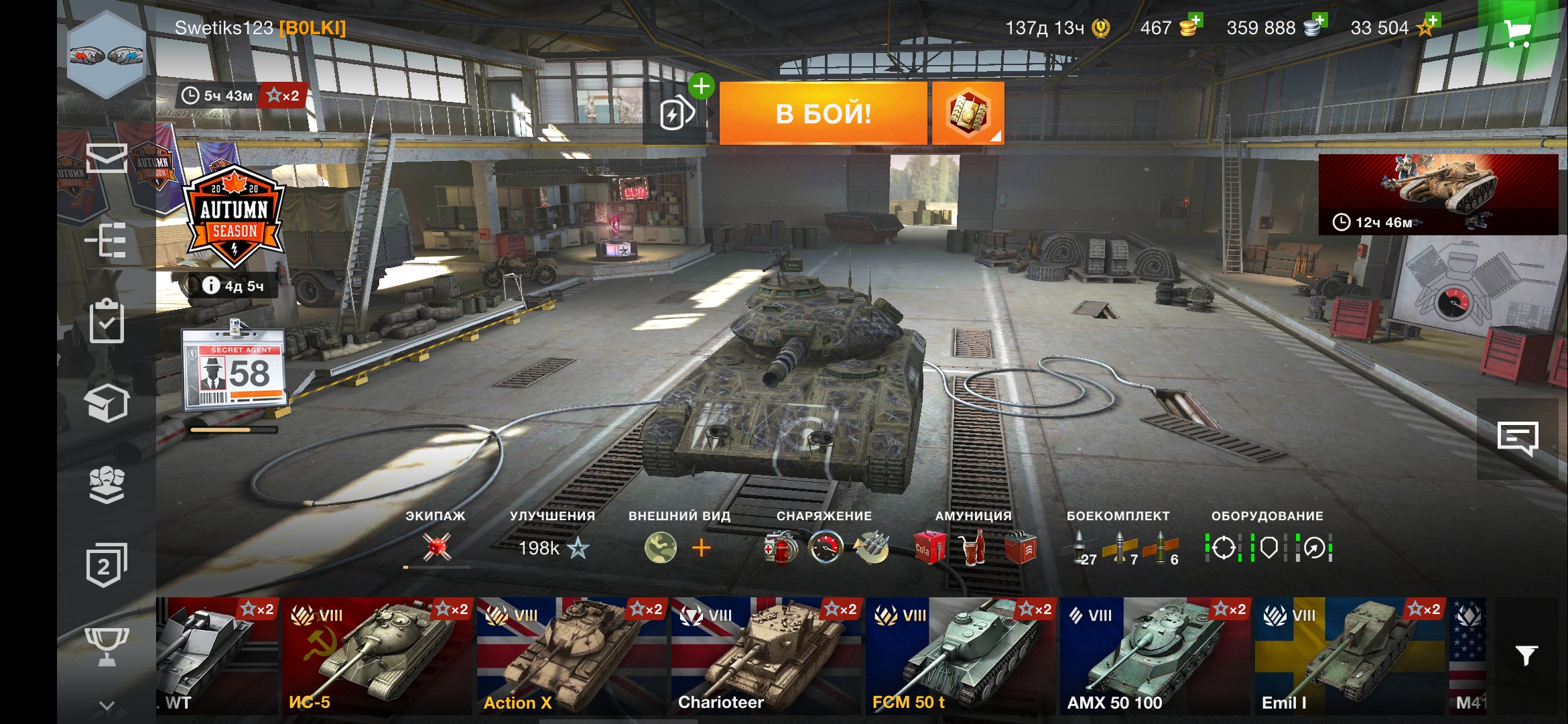
Task: Switch to the Emil I tank
Action: click(1350, 656)
